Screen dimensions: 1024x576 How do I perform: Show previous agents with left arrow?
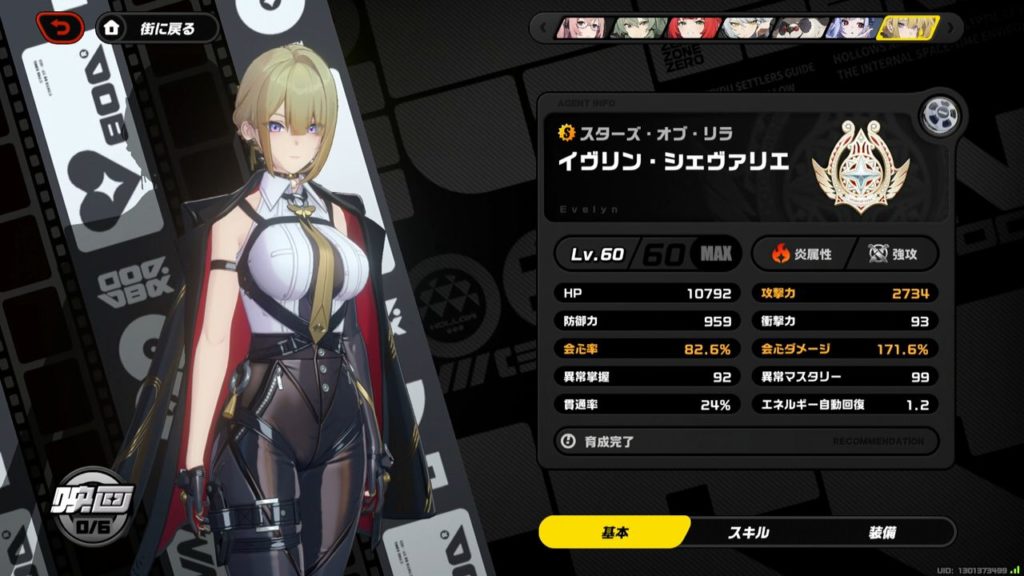544,28
